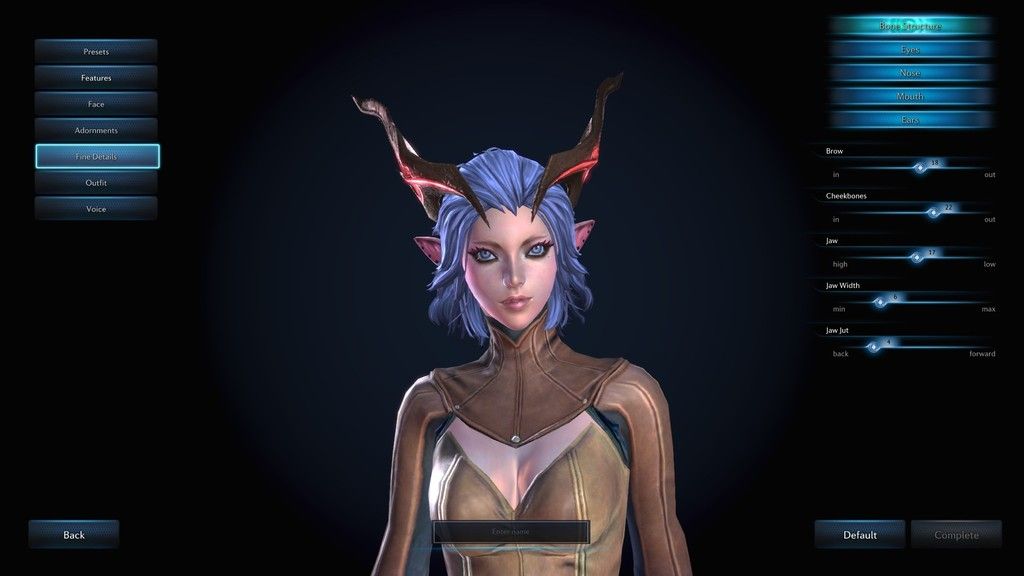Switch to the Eyes tab
Screen dimensions: 1024x576
(910, 49)
